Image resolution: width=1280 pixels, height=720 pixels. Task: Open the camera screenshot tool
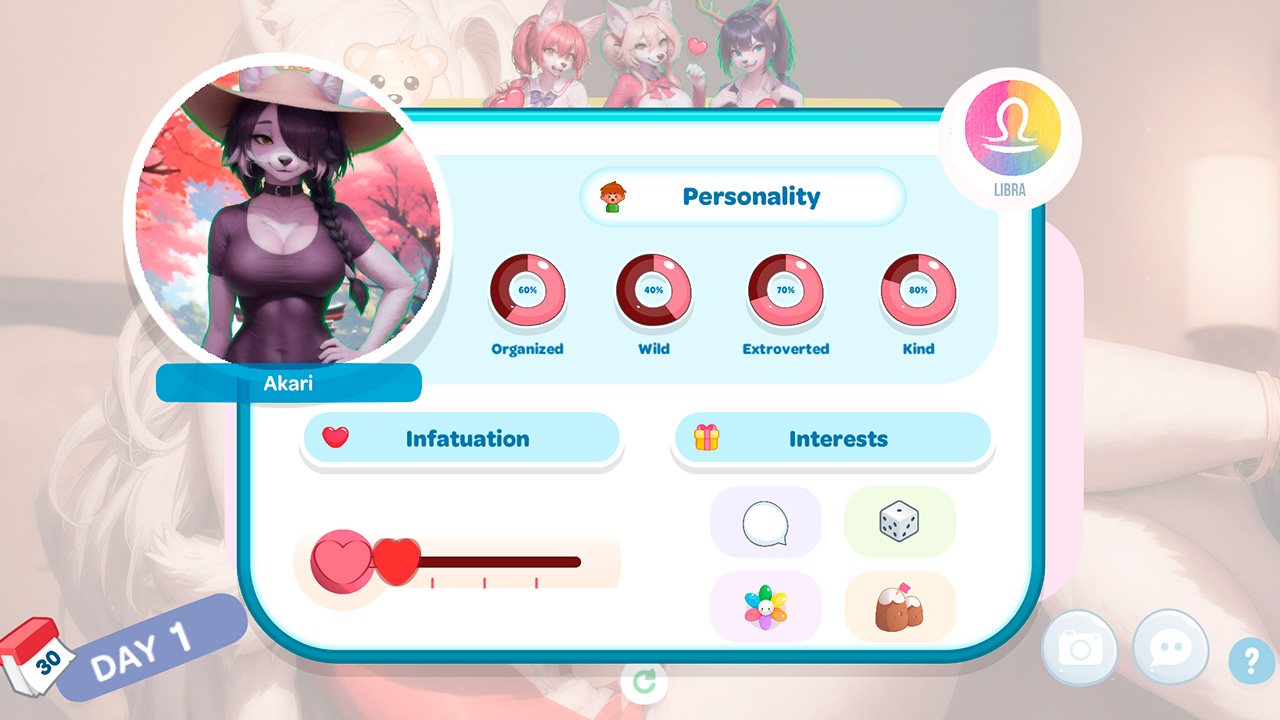(1081, 649)
